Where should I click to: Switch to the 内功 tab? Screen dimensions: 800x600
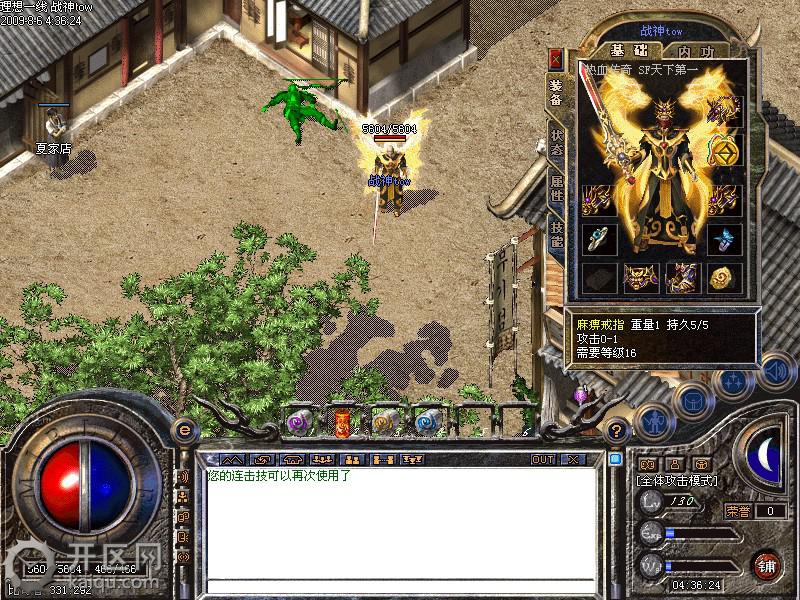(696, 51)
